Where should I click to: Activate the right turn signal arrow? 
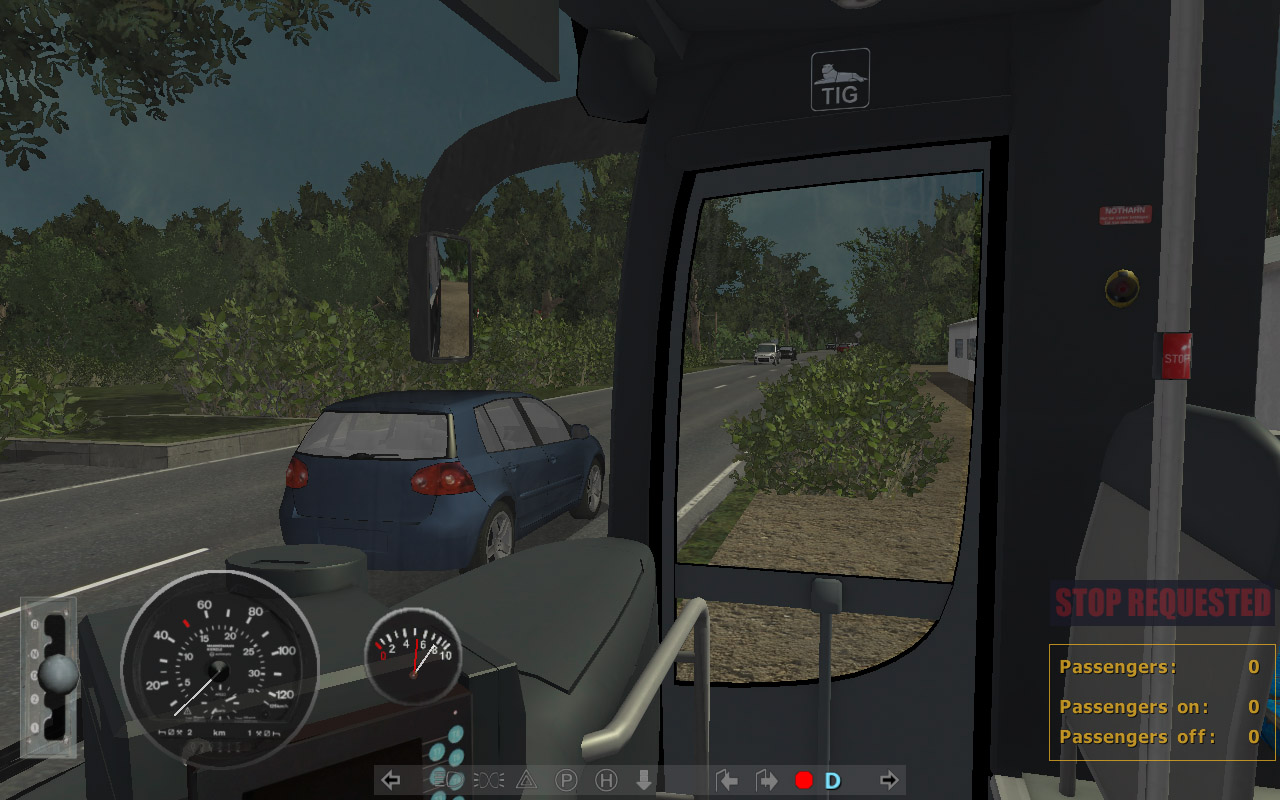coord(888,780)
